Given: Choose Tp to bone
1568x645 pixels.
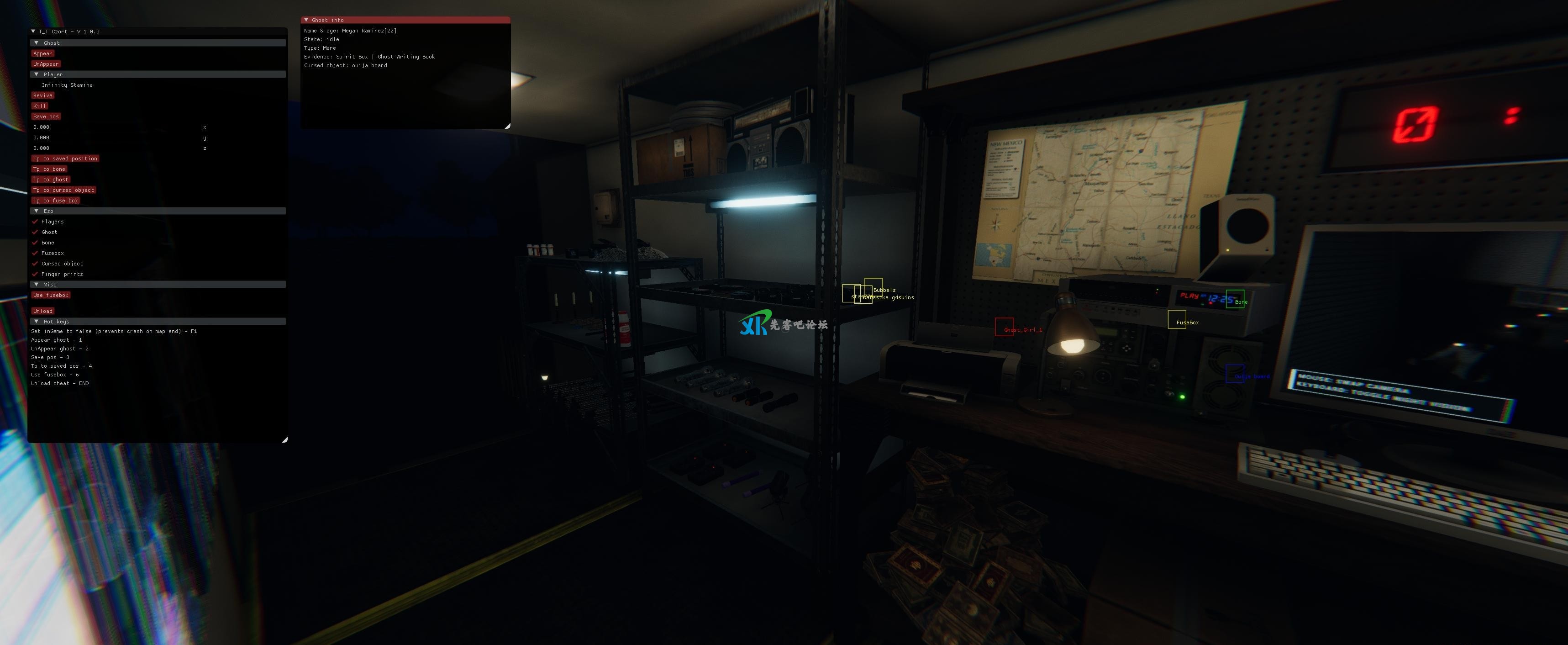Looking at the screenshot, I should (49, 169).
